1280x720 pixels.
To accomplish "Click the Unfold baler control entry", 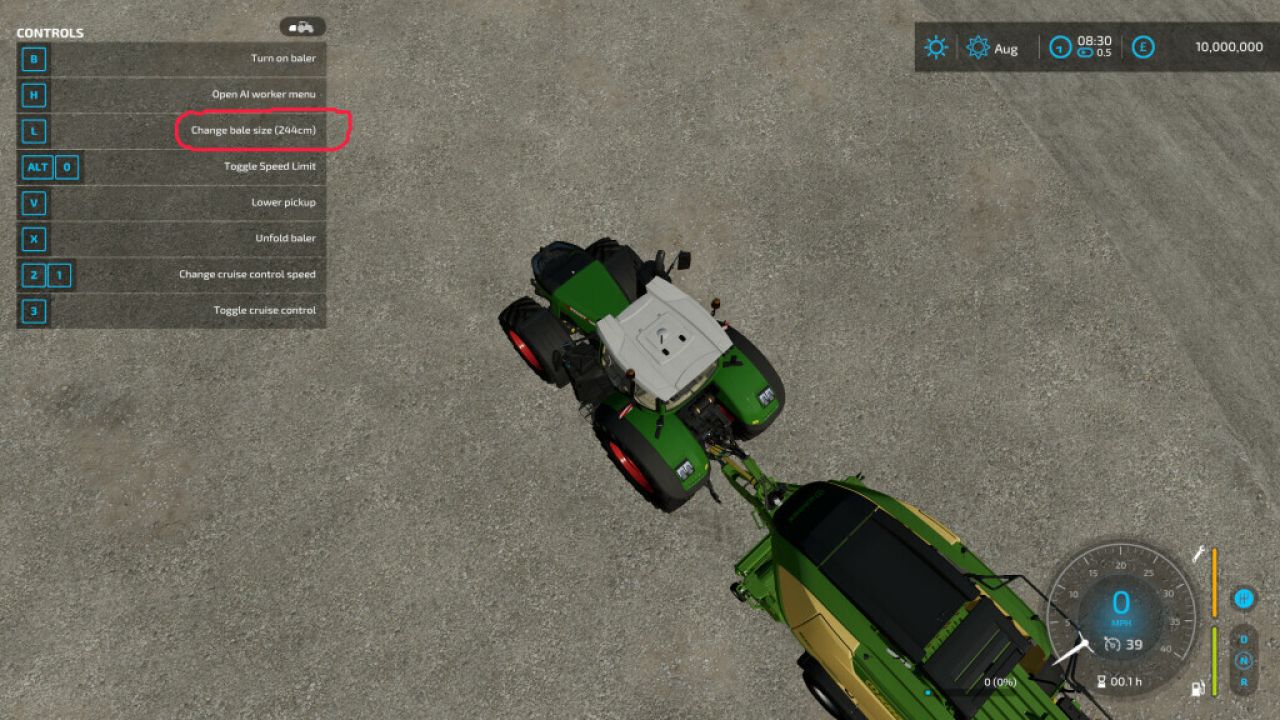I will click(x=286, y=238).
